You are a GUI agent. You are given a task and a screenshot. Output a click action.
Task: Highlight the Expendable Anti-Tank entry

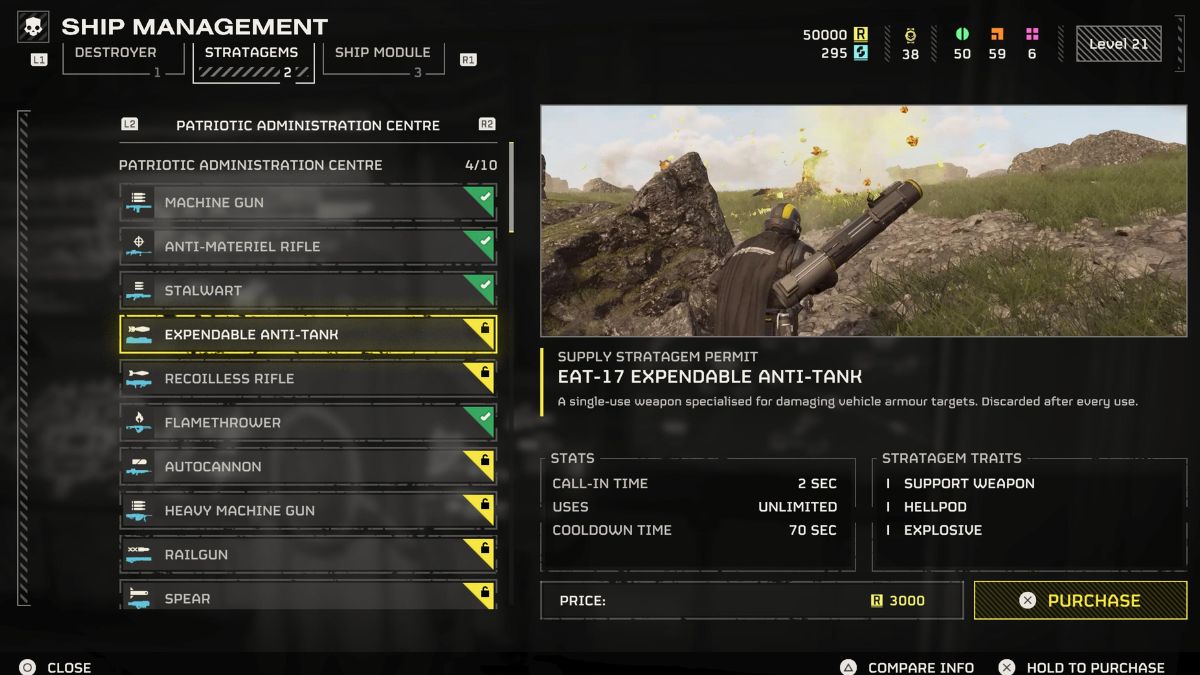[x=307, y=335]
